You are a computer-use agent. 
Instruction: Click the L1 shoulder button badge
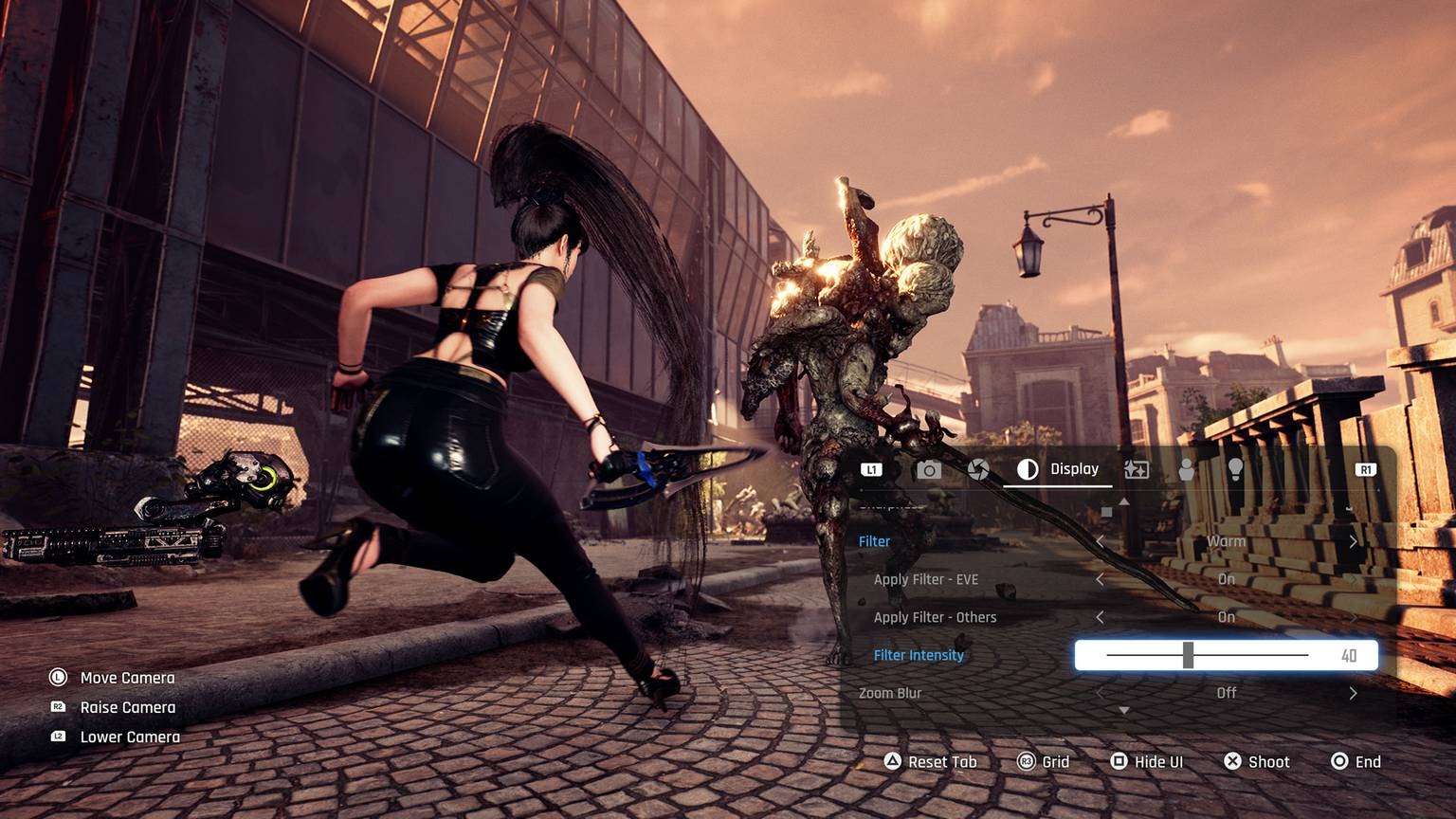coord(871,468)
